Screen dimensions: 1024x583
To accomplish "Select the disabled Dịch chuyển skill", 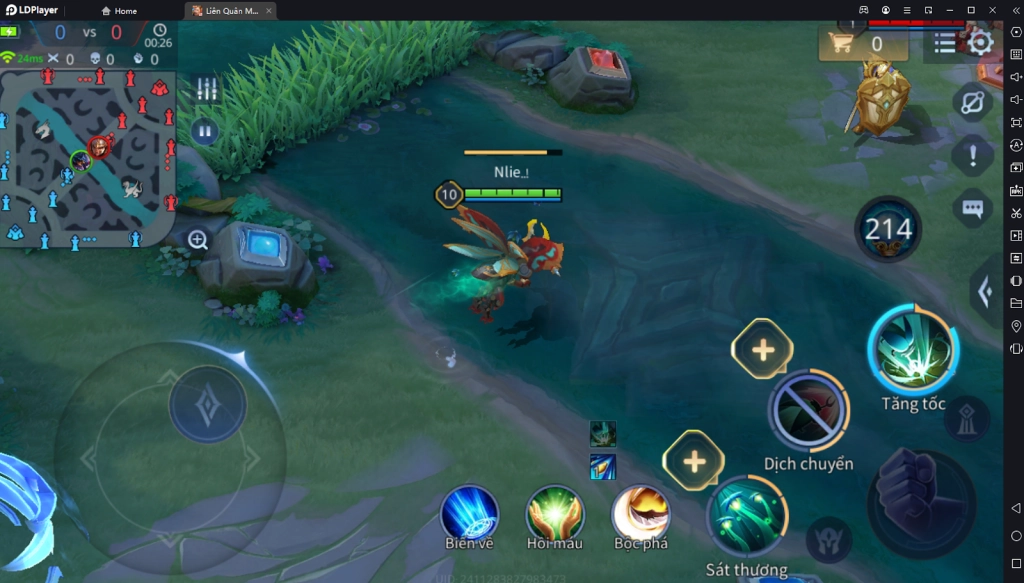I will click(x=808, y=411).
